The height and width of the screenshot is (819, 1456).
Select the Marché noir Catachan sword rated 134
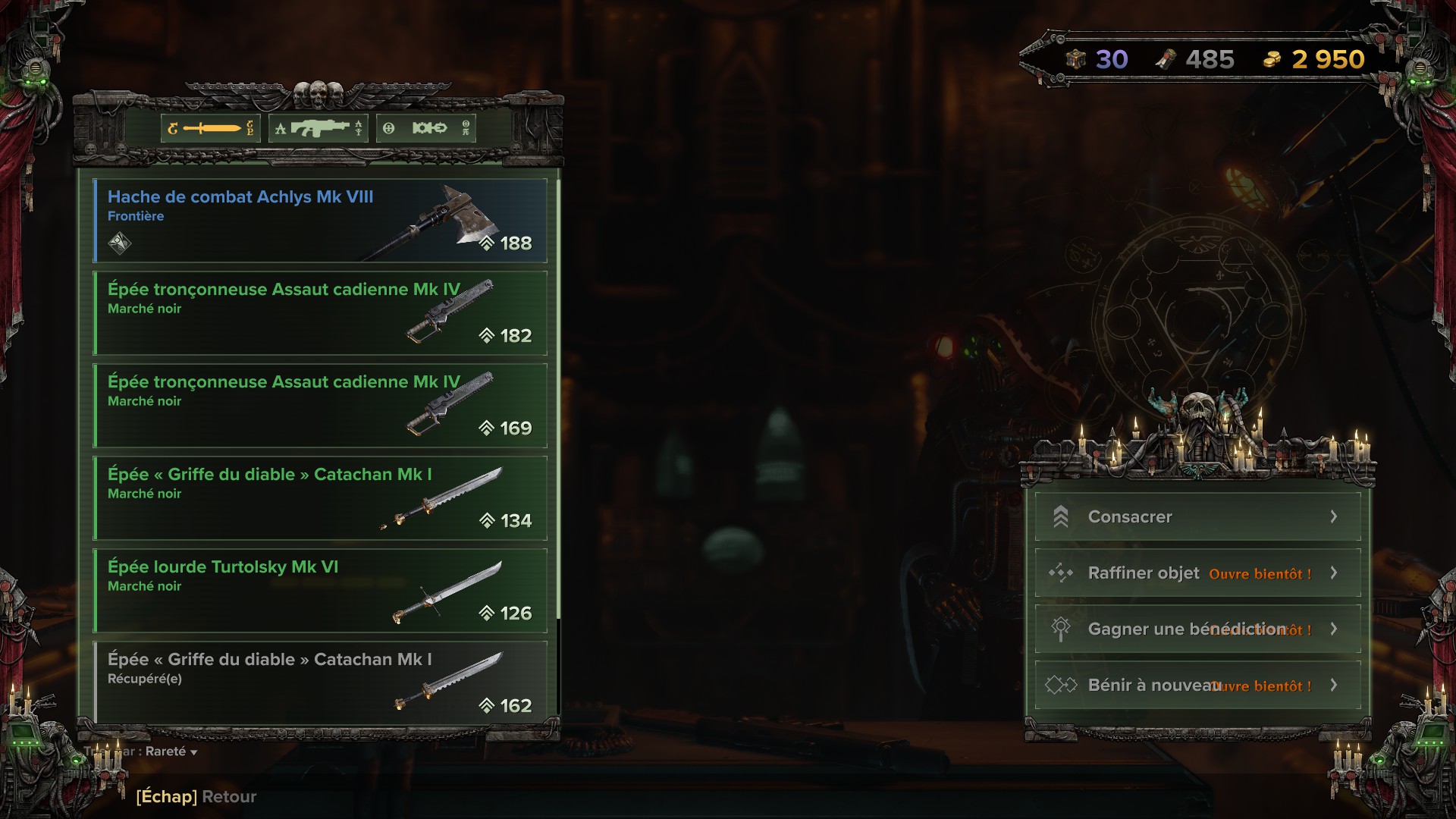coord(320,498)
